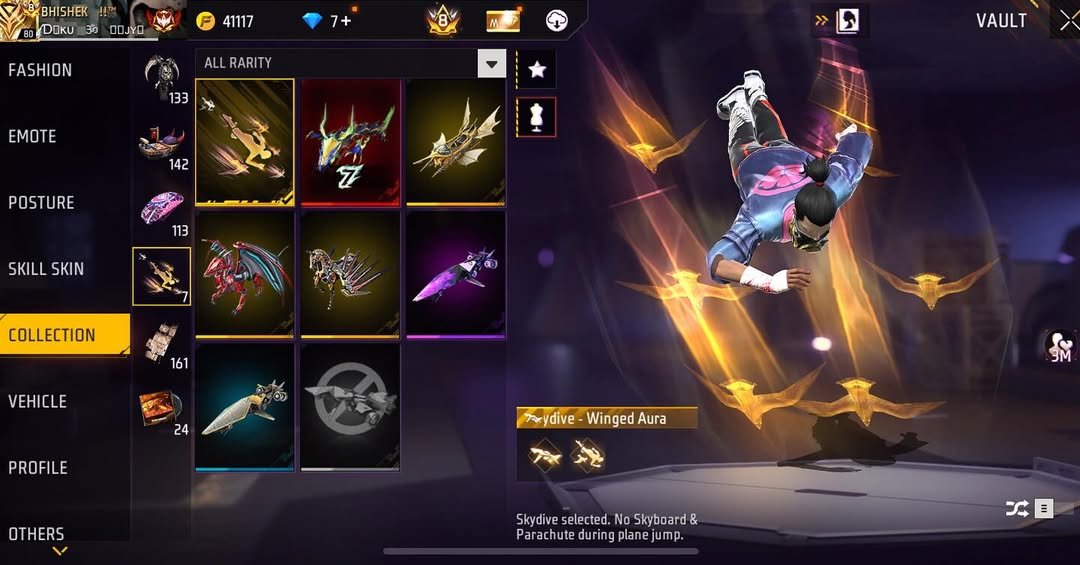
Task: Click the shuffle random button
Action: coord(1017,509)
